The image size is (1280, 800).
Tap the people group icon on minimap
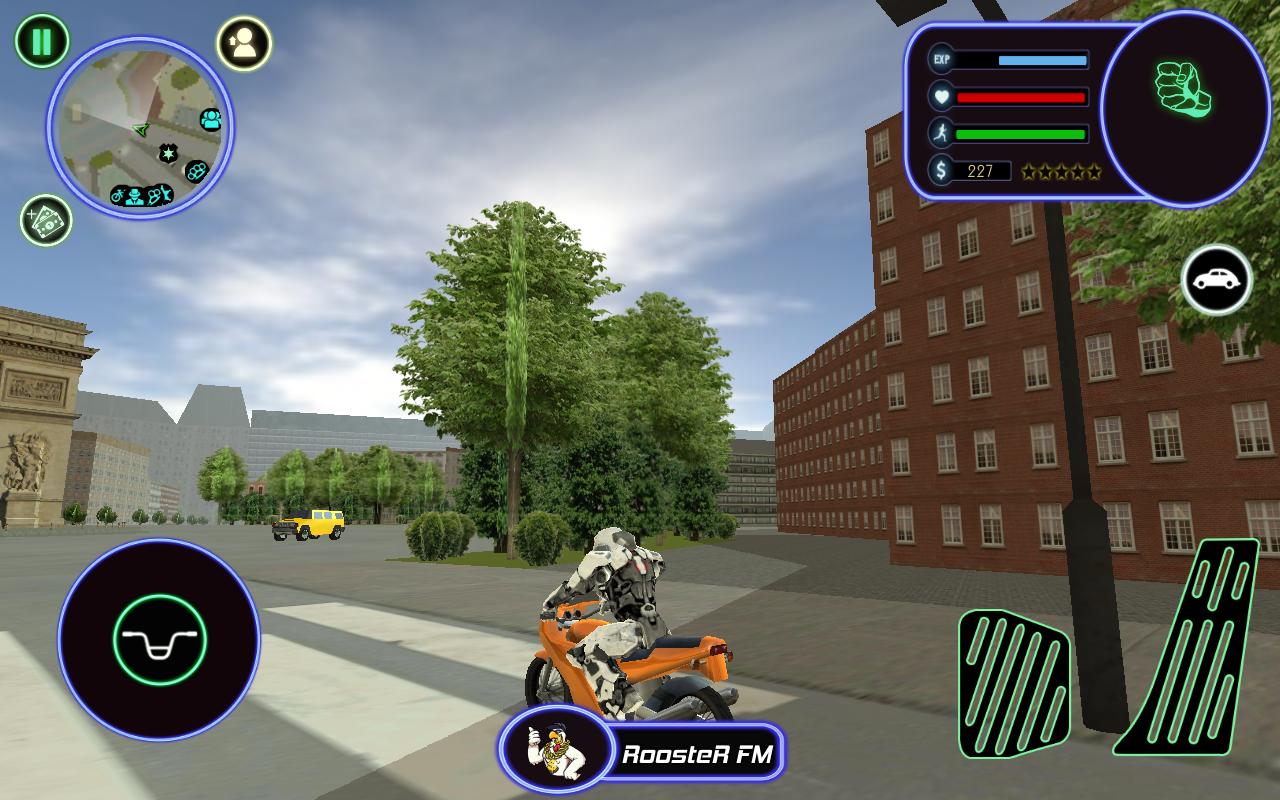tap(212, 118)
